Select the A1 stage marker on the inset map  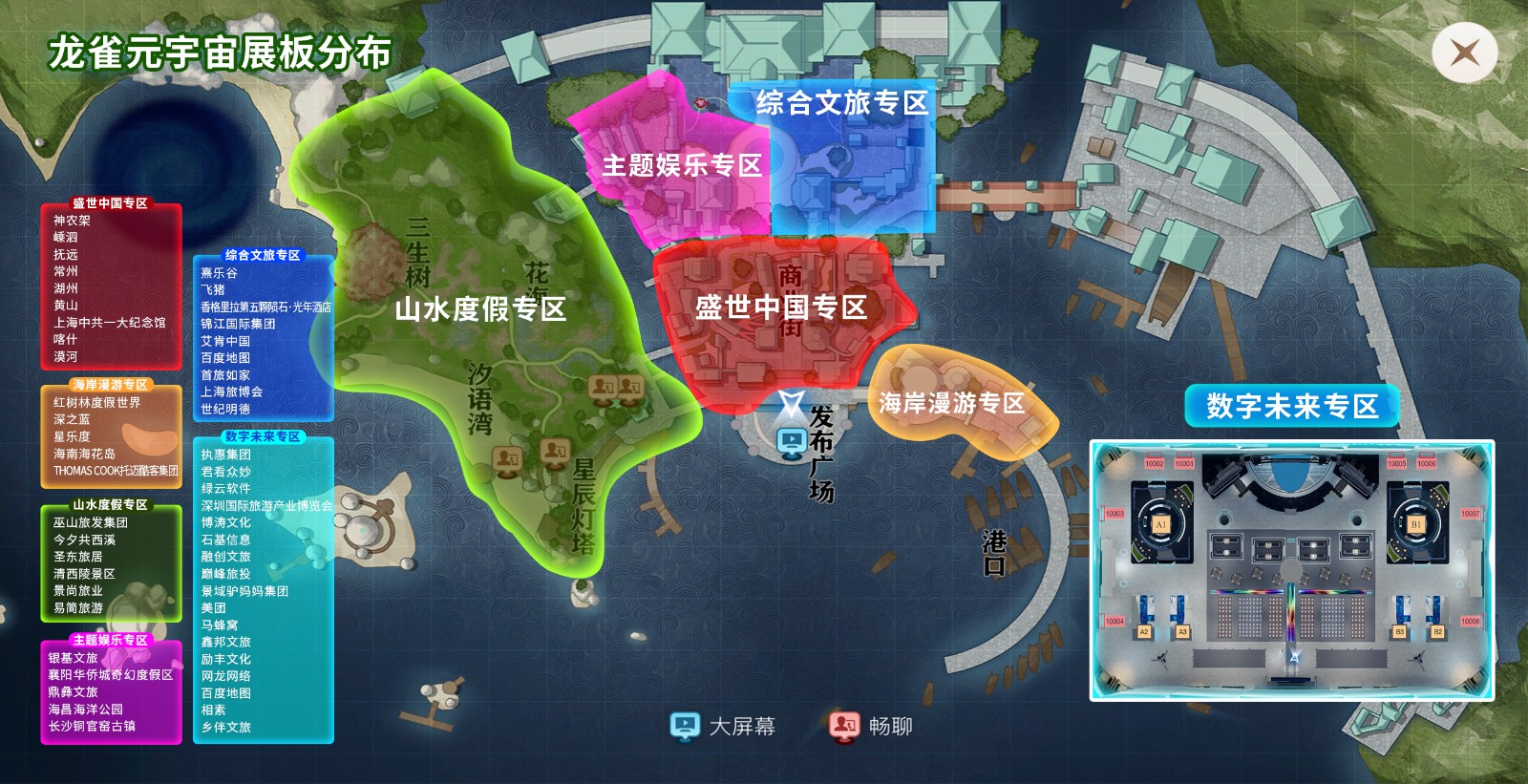point(1161,523)
